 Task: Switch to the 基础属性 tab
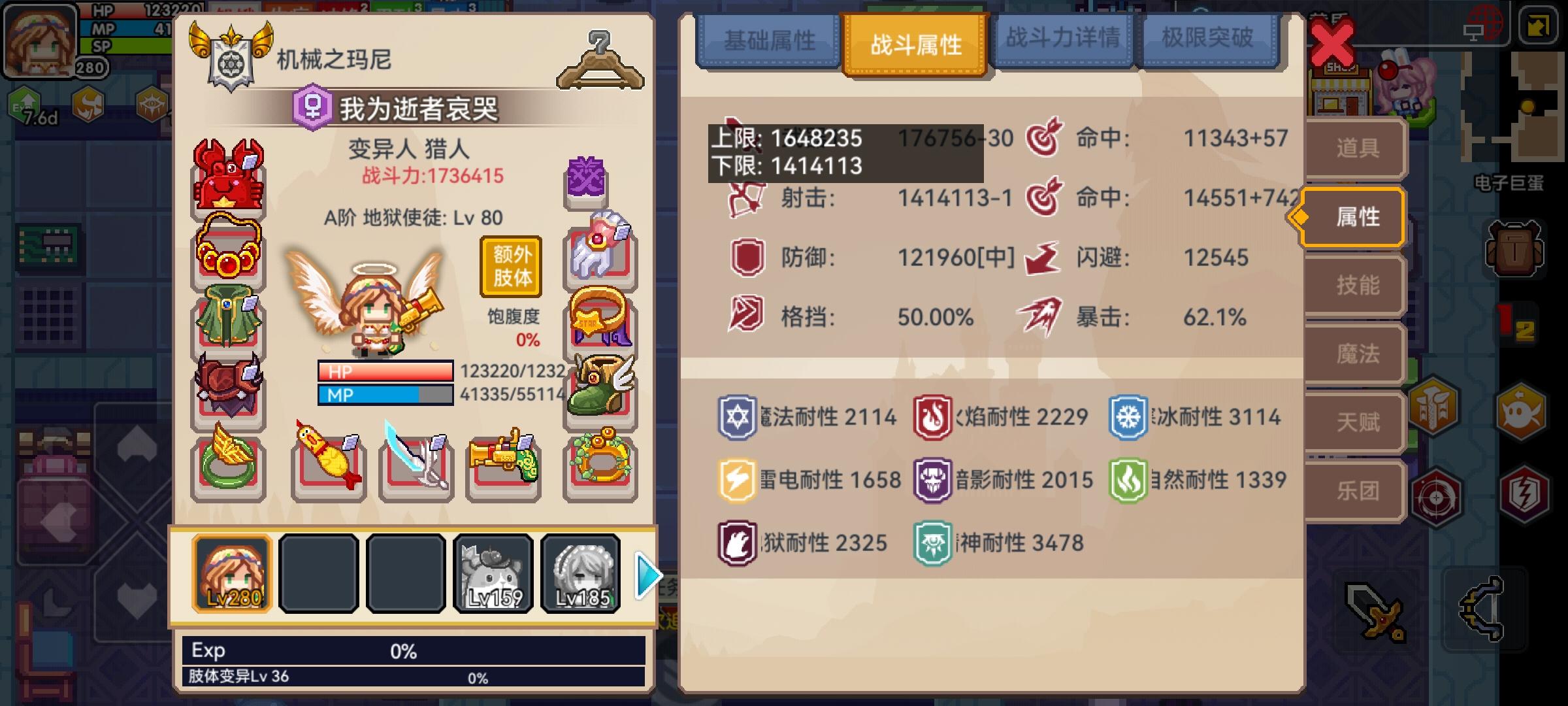click(x=771, y=41)
